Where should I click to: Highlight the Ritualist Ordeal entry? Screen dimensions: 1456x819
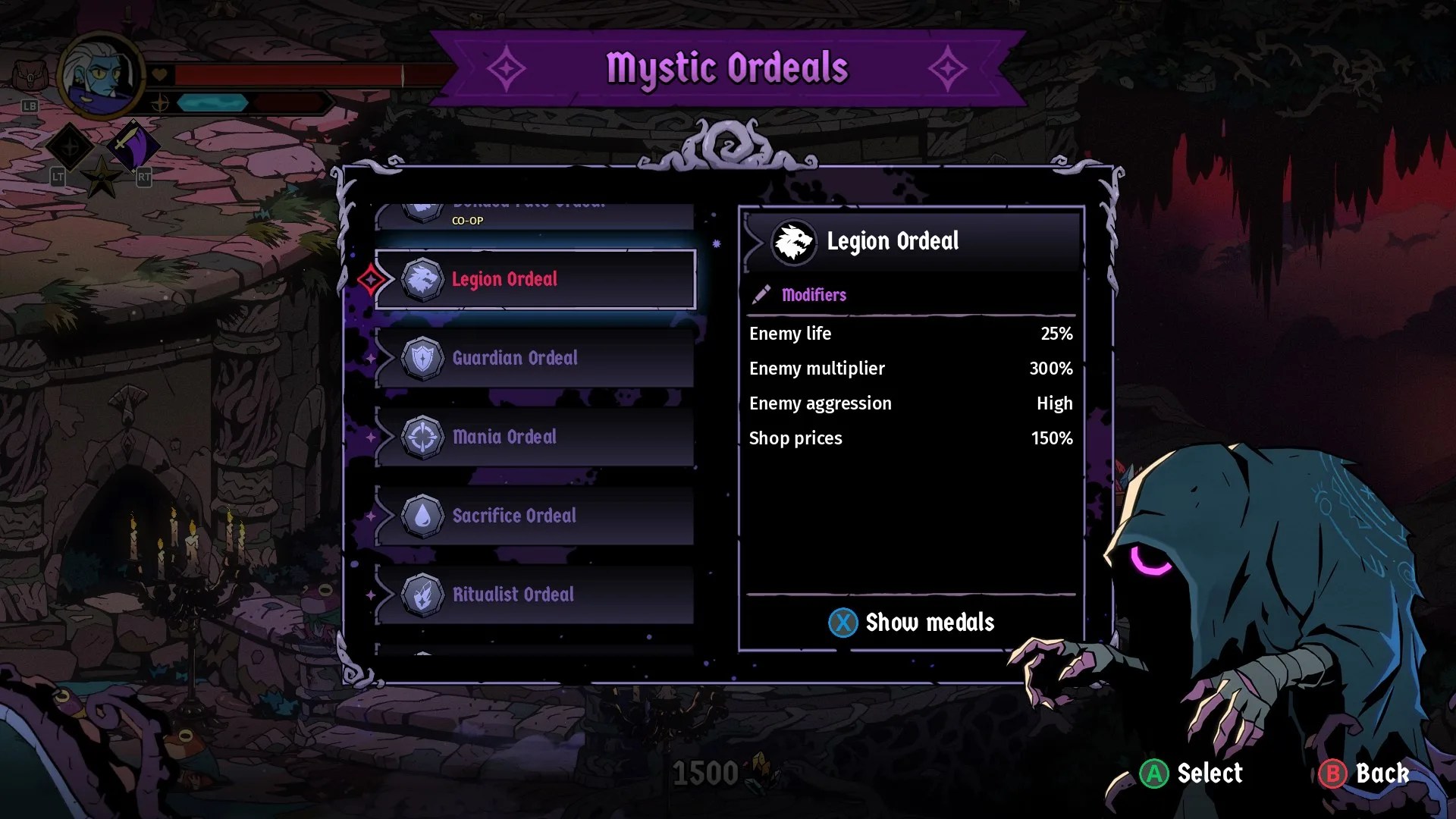pos(535,595)
